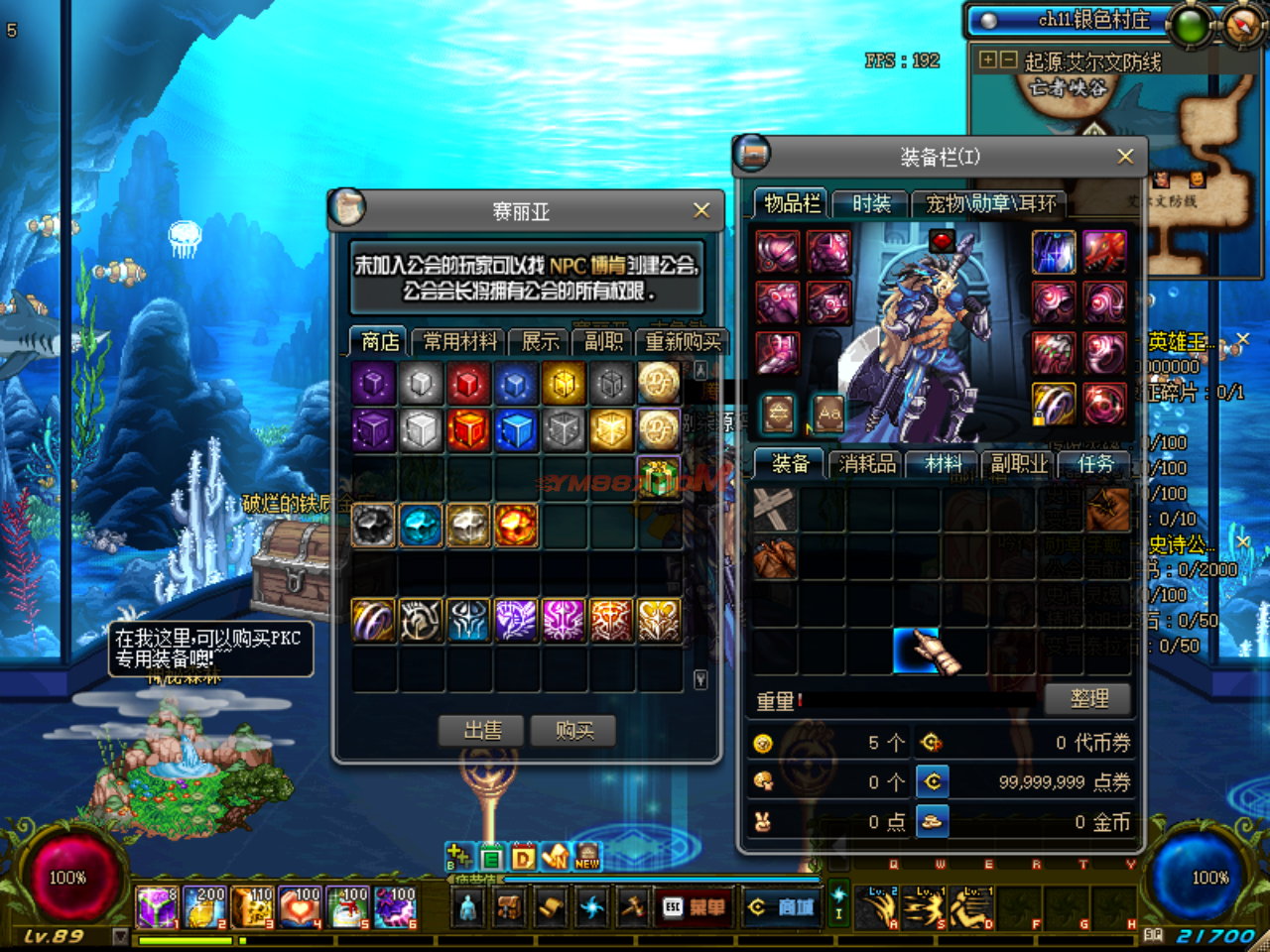Open the 副职业 inventory tab
The height and width of the screenshot is (952, 1270).
[x=1019, y=464]
